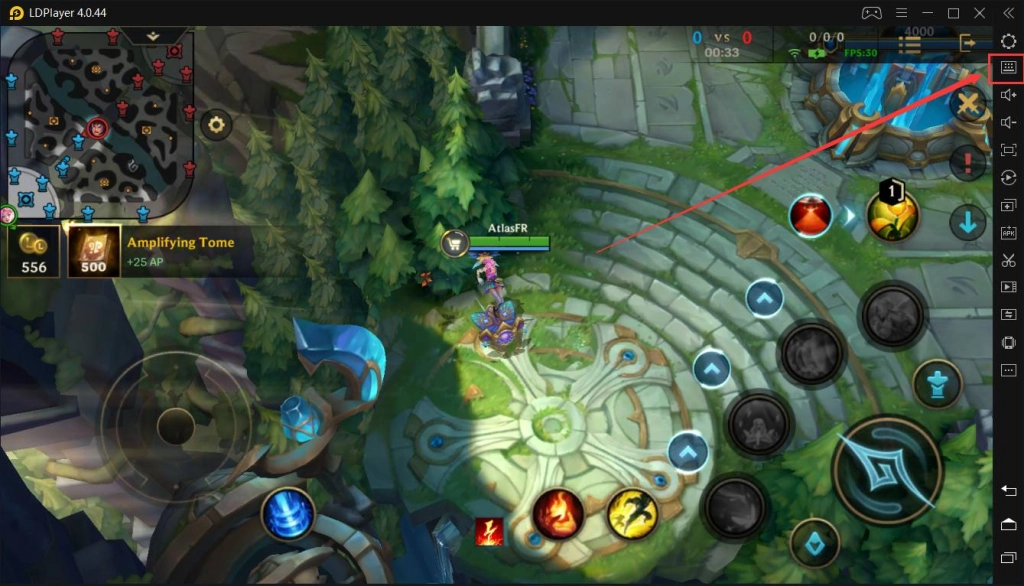Select the turret targeting button
This screenshot has width=1024, height=586.
click(937, 384)
